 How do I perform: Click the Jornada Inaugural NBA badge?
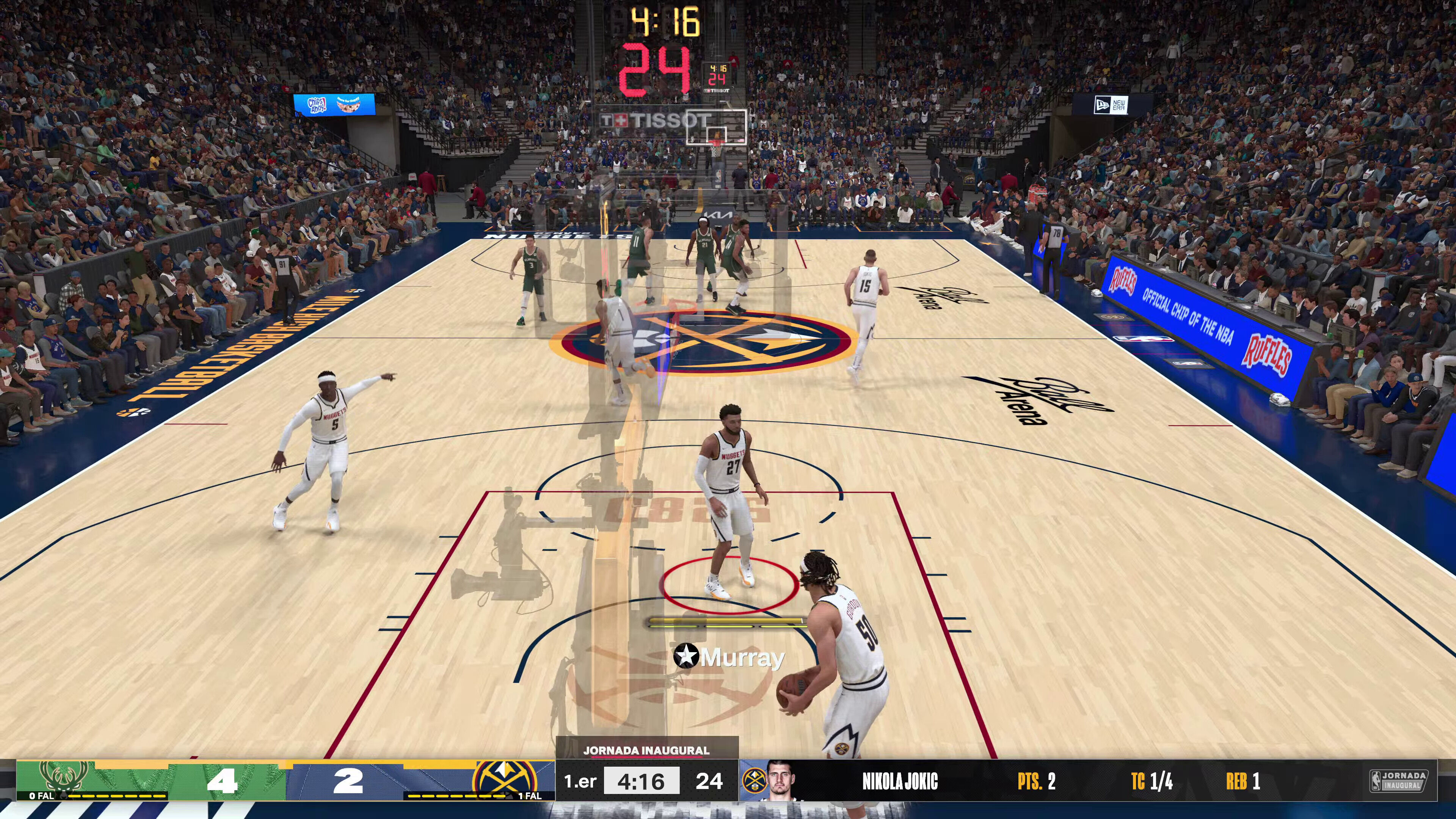[1398, 781]
